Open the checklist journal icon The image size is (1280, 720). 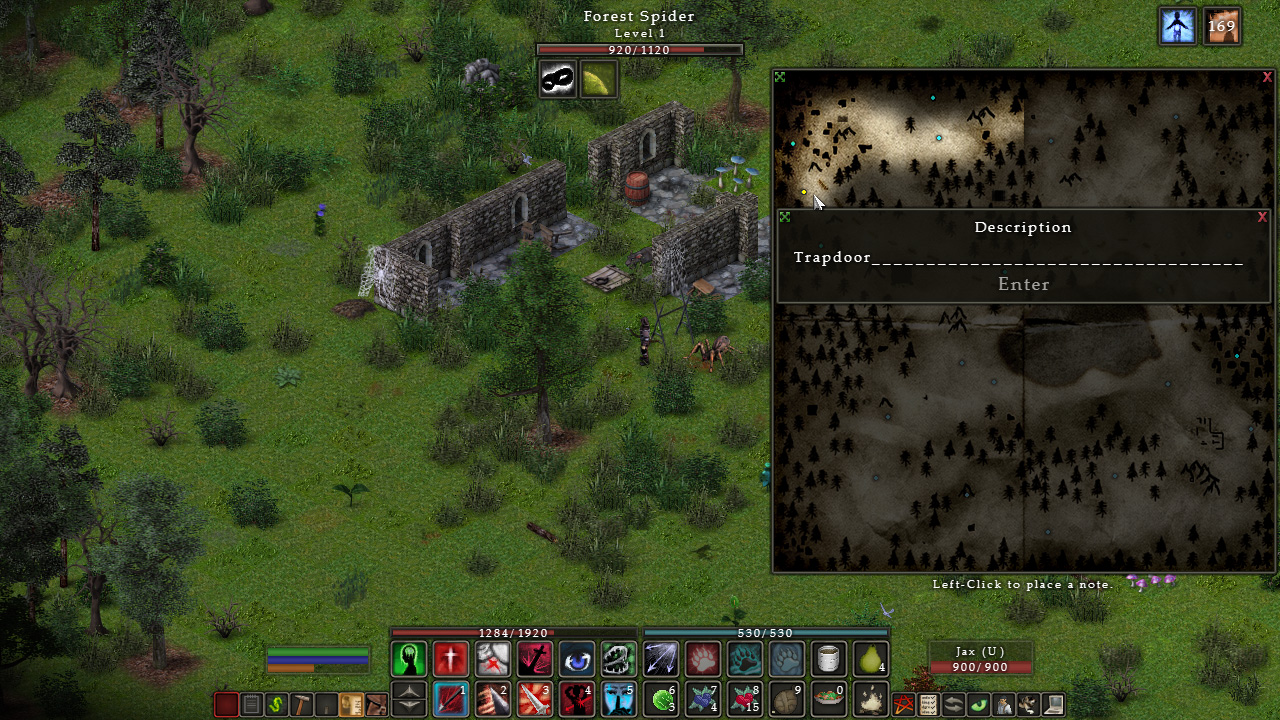pyautogui.click(x=929, y=705)
